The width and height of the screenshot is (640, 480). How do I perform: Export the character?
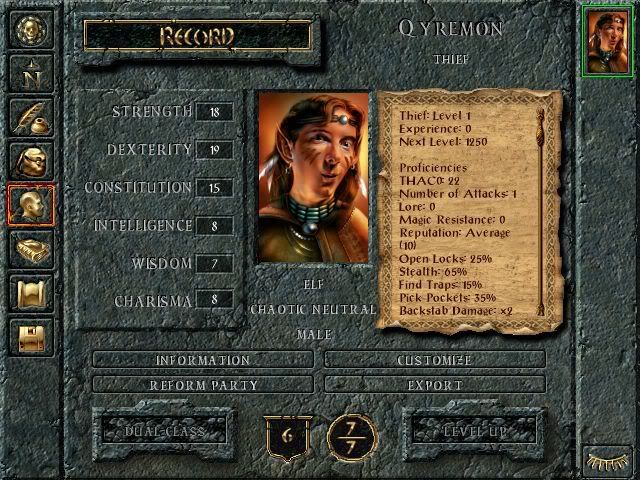click(x=435, y=385)
